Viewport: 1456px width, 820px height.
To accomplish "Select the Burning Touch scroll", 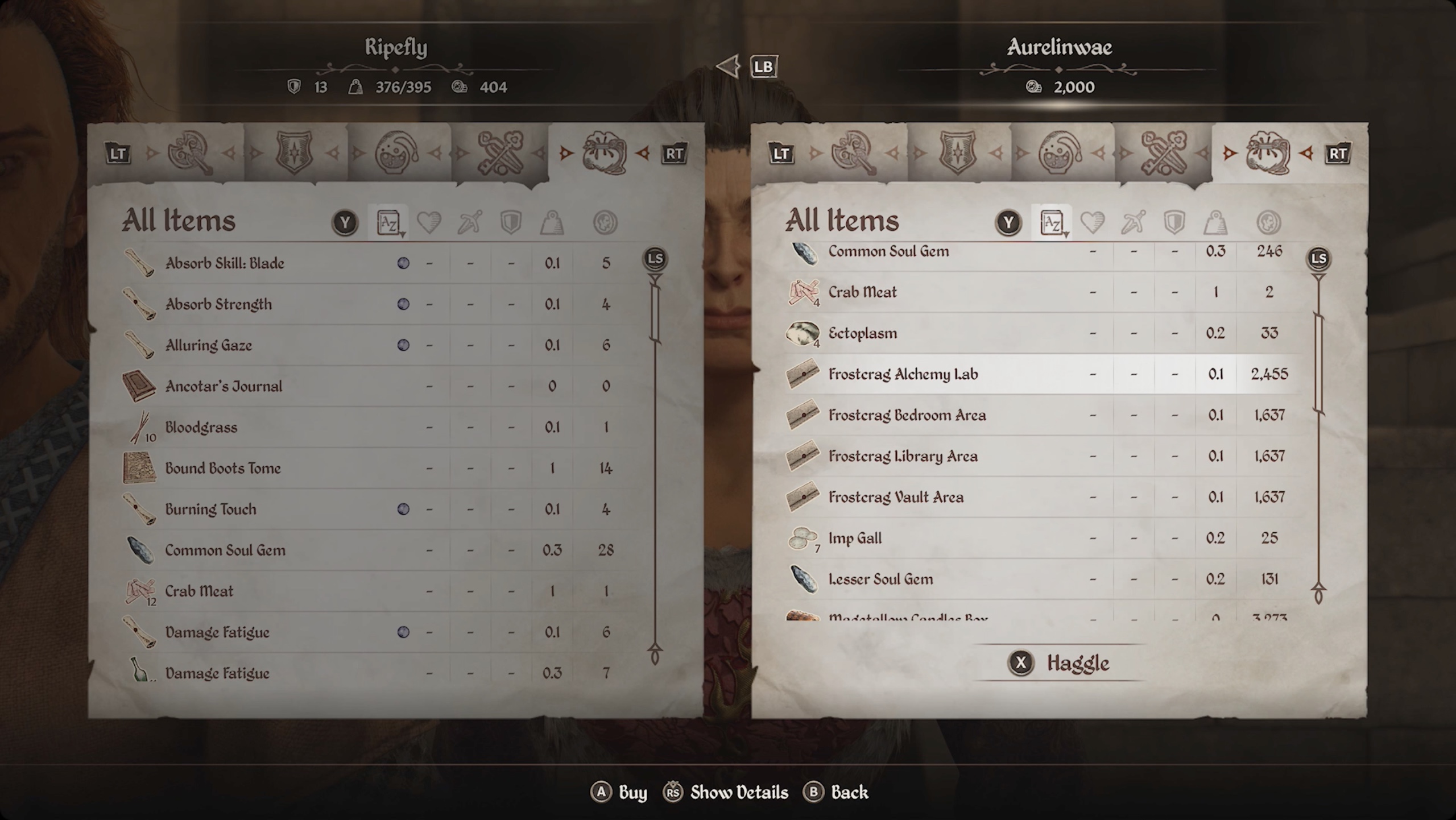I will pos(210,509).
